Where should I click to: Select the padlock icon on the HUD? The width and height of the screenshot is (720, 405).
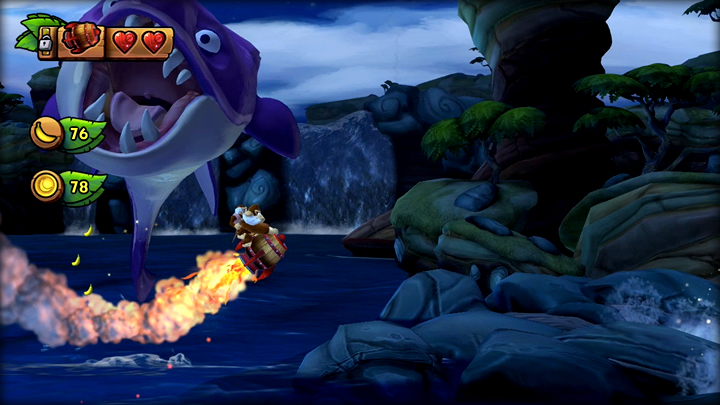[46, 42]
